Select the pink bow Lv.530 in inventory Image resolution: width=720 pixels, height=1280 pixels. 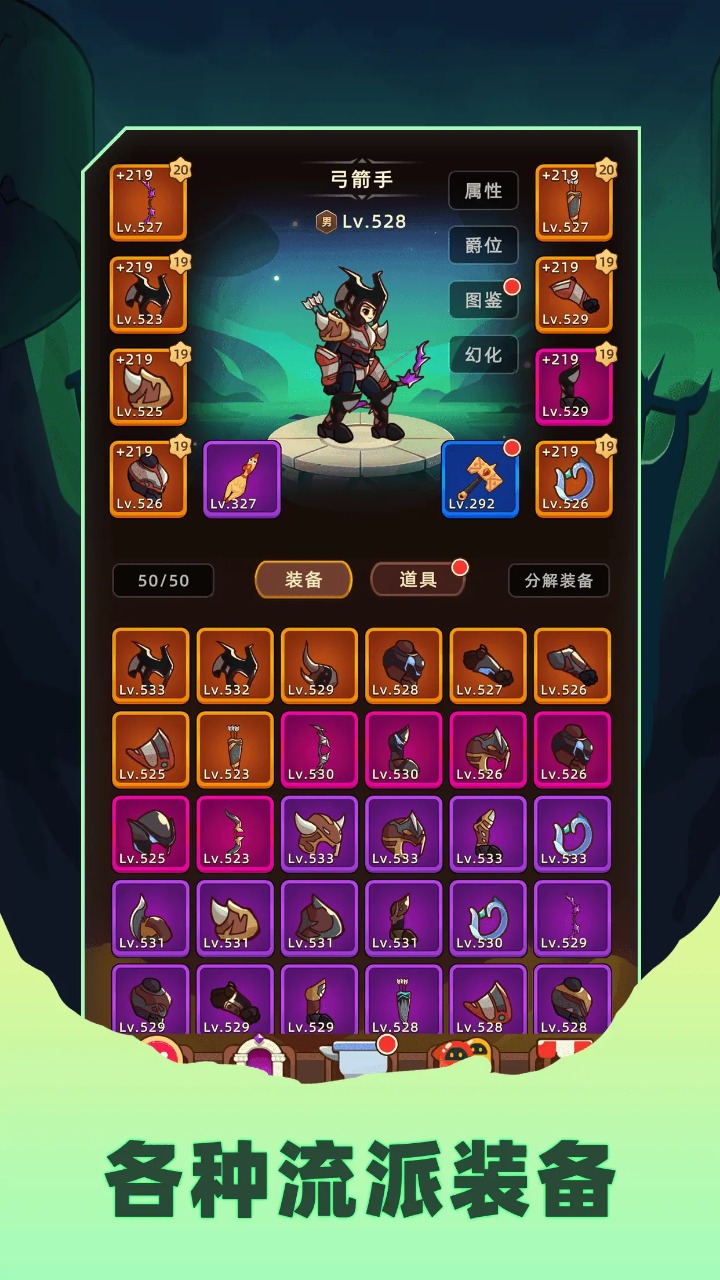[319, 749]
